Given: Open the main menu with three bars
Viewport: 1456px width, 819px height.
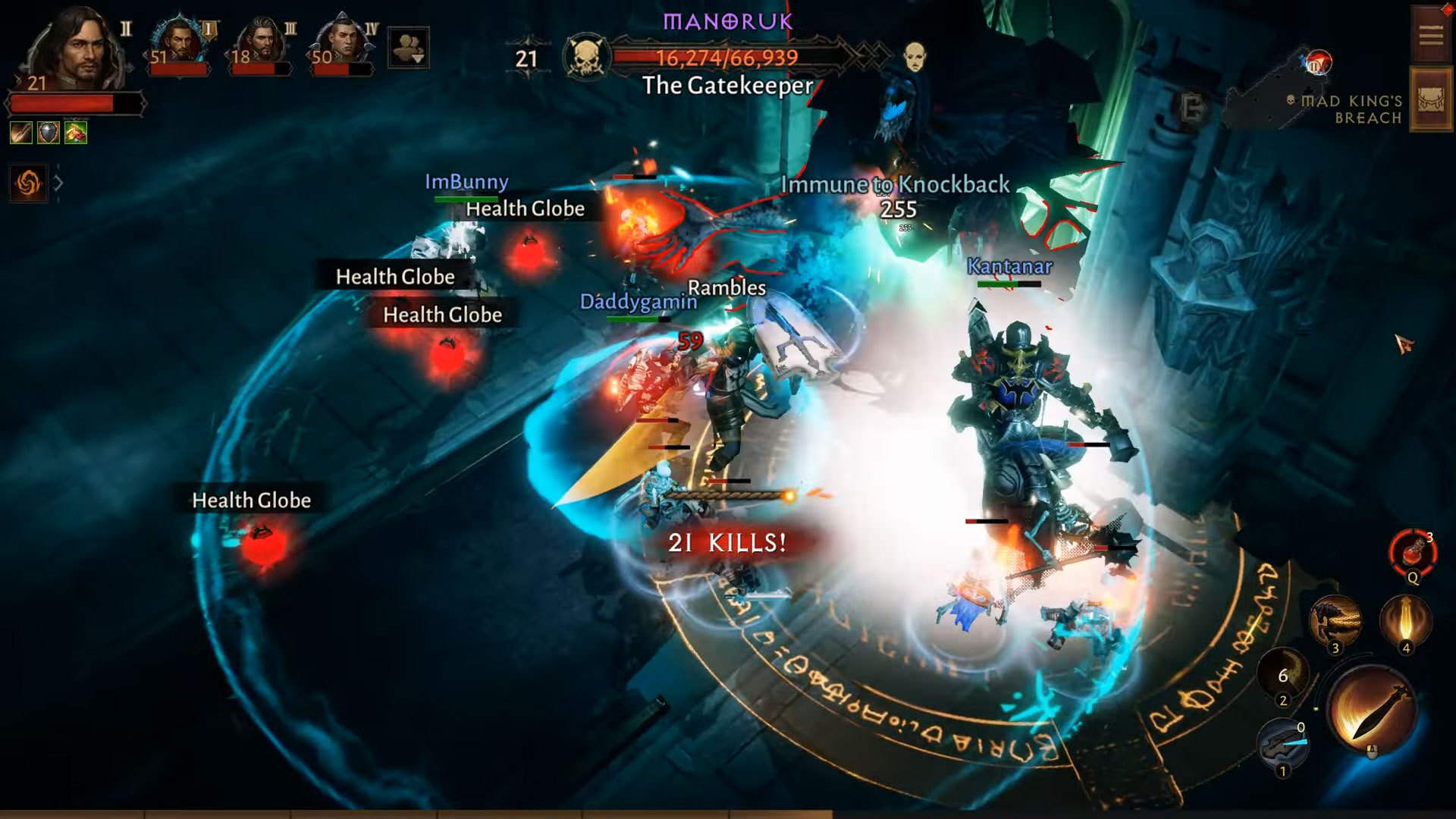Looking at the screenshot, I should click(1430, 36).
